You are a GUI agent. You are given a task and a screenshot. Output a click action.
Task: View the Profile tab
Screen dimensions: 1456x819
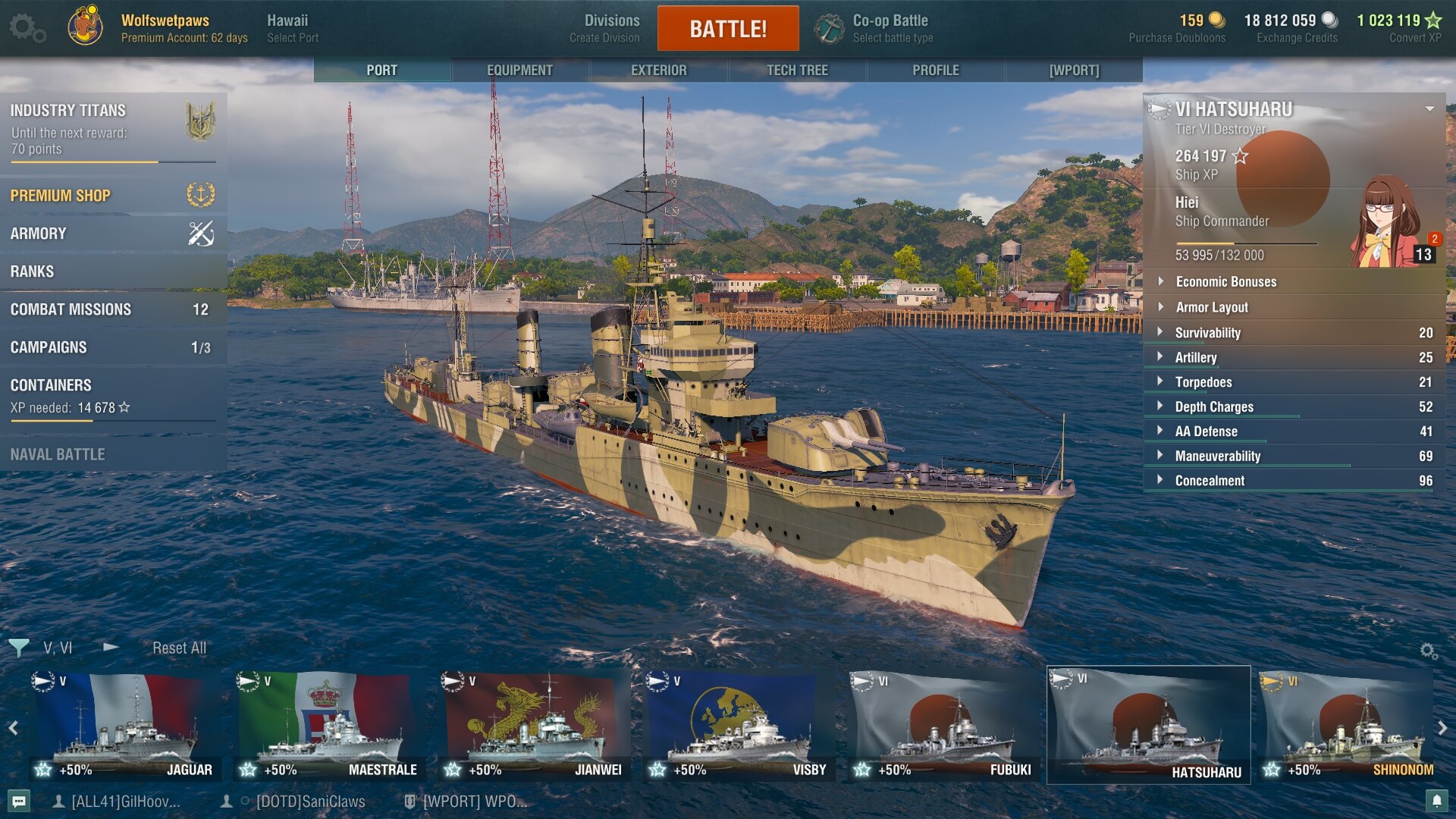pos(935,70)
